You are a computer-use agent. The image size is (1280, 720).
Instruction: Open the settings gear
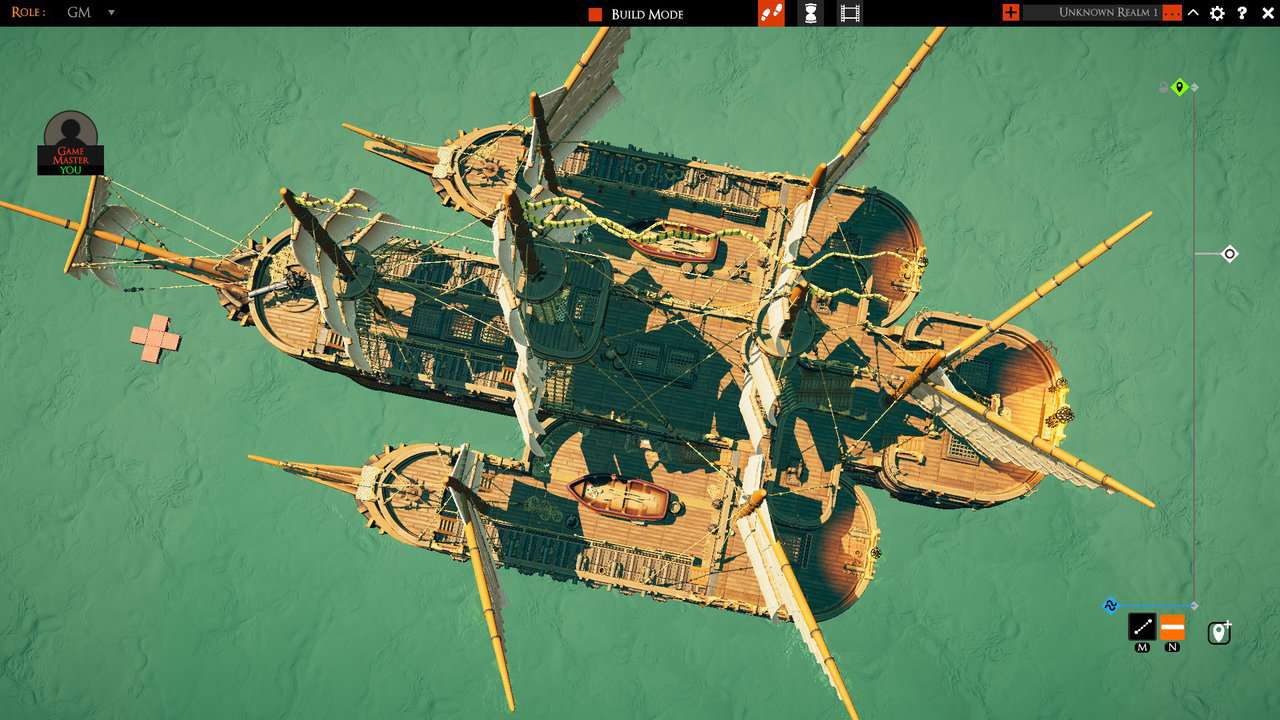click(1217, 13)
